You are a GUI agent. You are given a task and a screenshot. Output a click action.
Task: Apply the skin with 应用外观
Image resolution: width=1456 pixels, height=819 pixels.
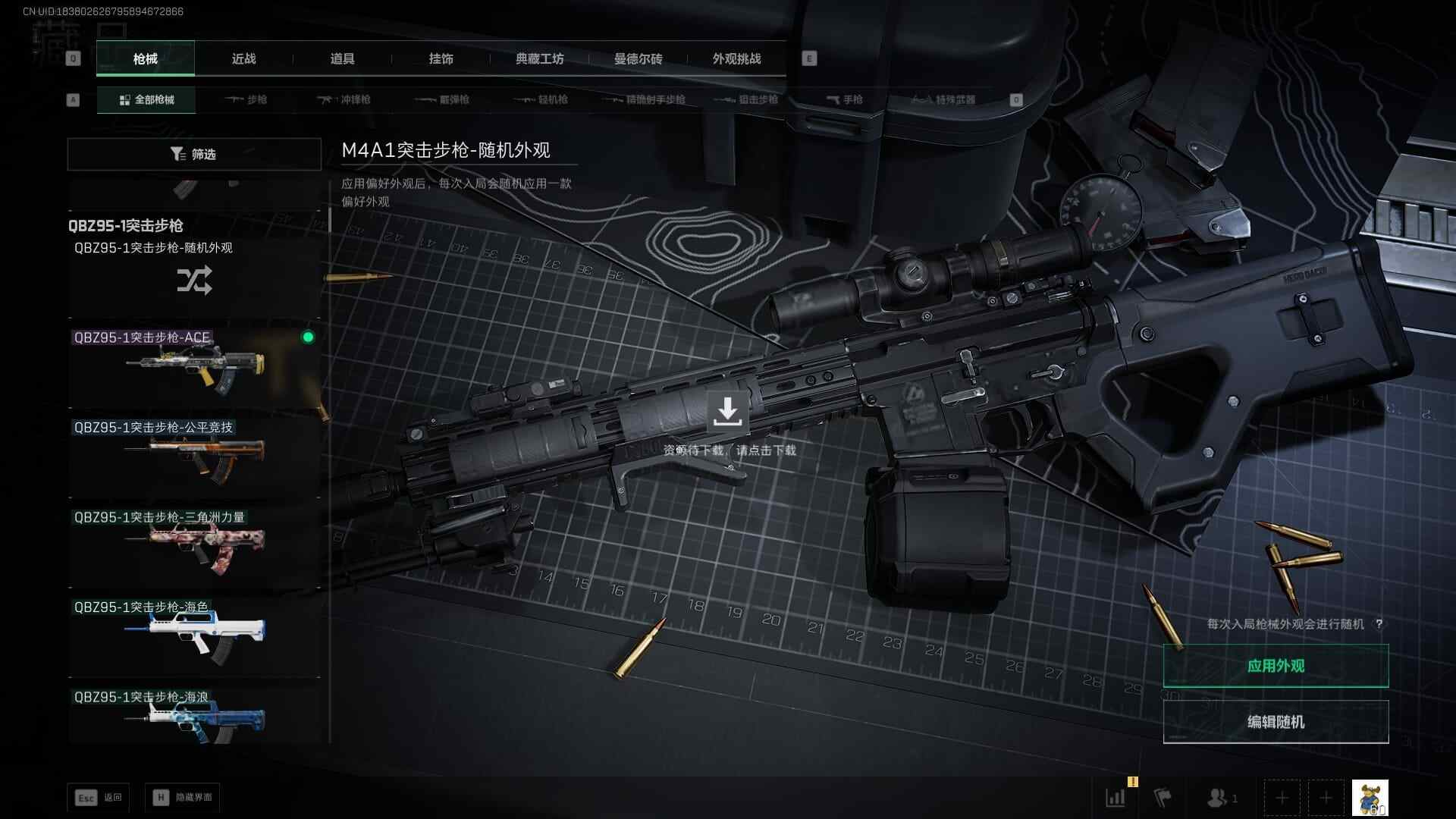1276,666
